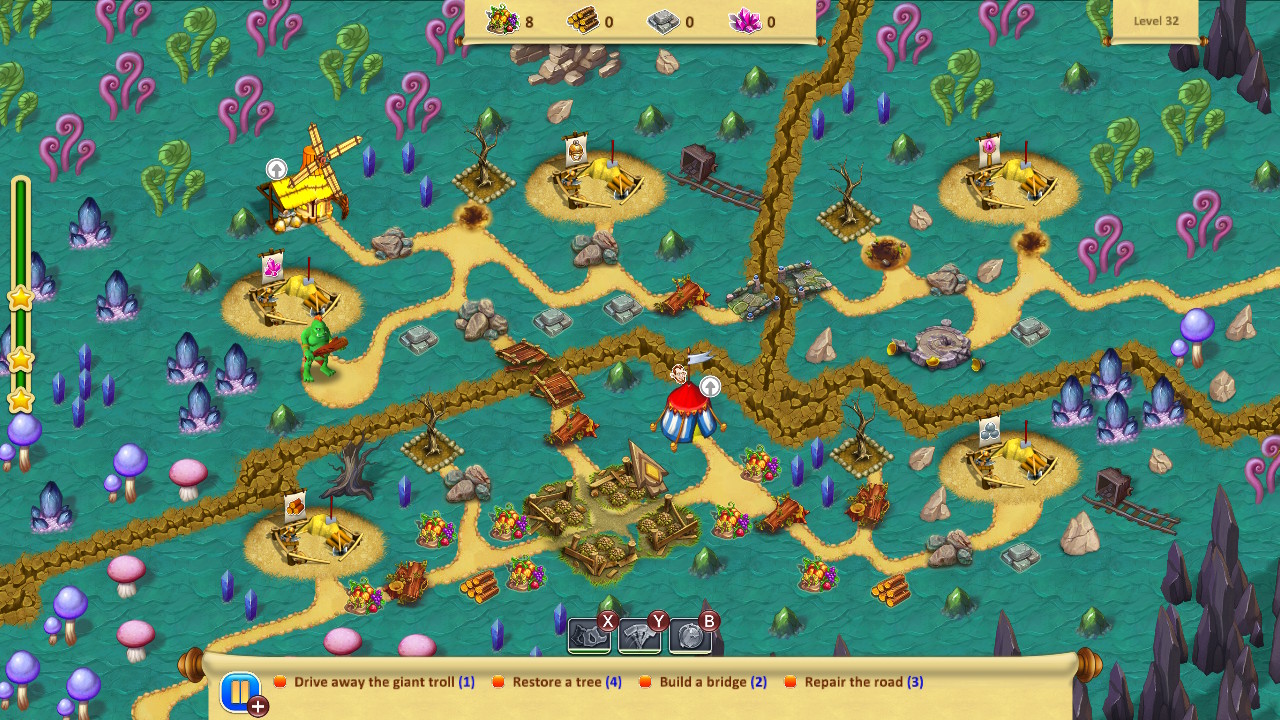Click the upgrade arrow above the hero's tent

pyautogui.click(x=709, y=386)
